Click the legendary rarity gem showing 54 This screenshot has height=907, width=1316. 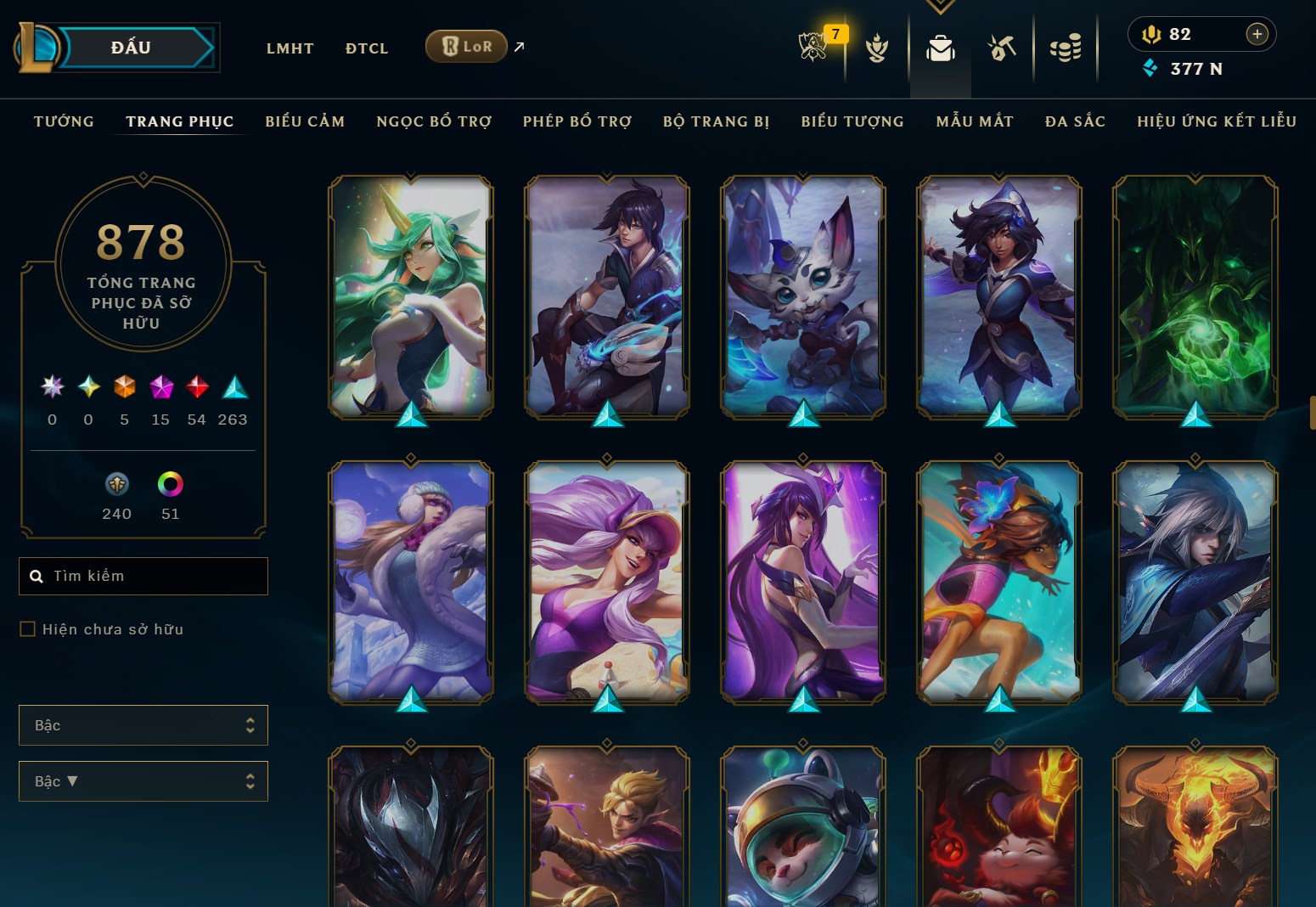(196, 388)
